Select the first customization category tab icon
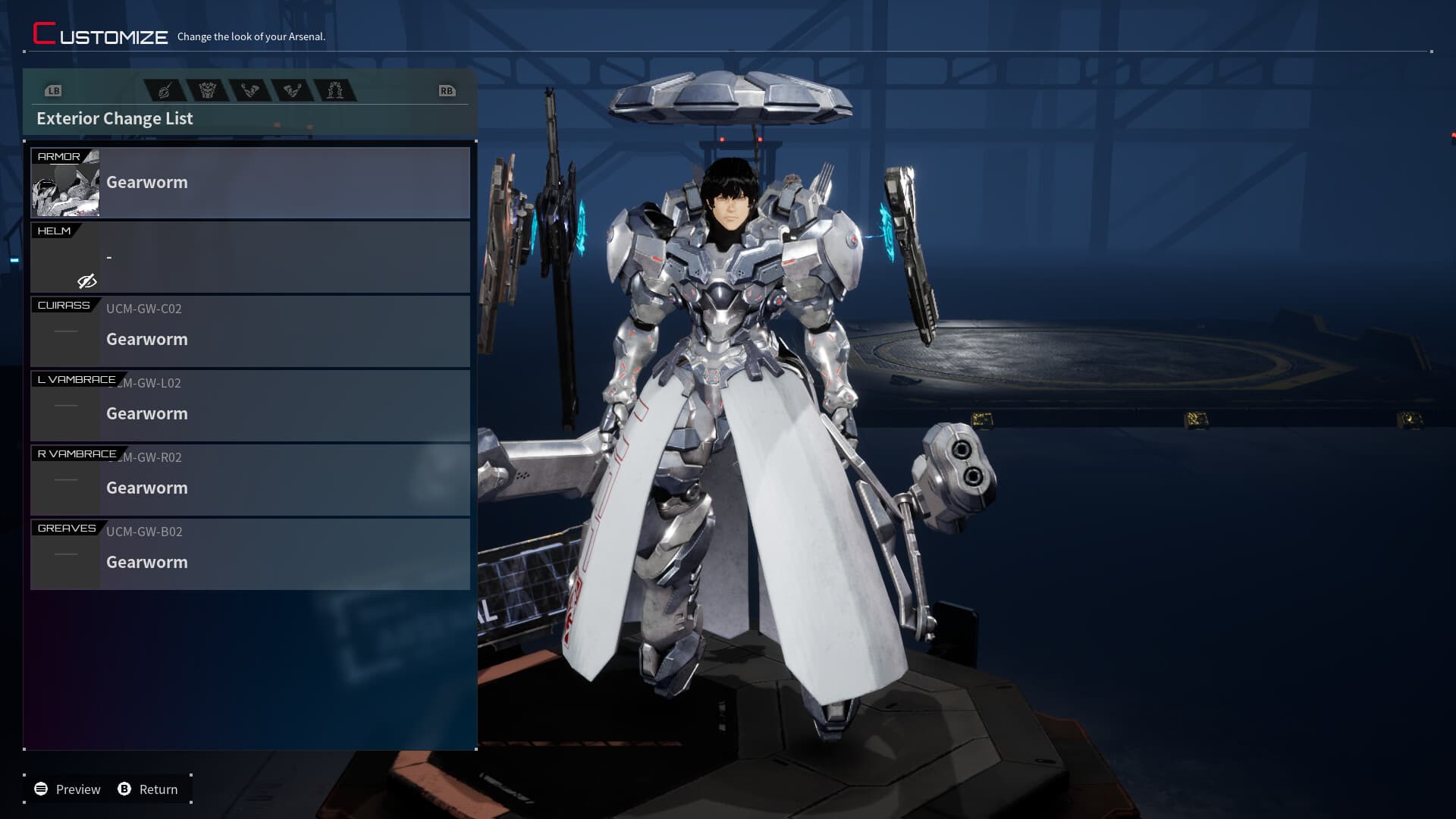Screen dimensions: 1456x819 point(163,89)
